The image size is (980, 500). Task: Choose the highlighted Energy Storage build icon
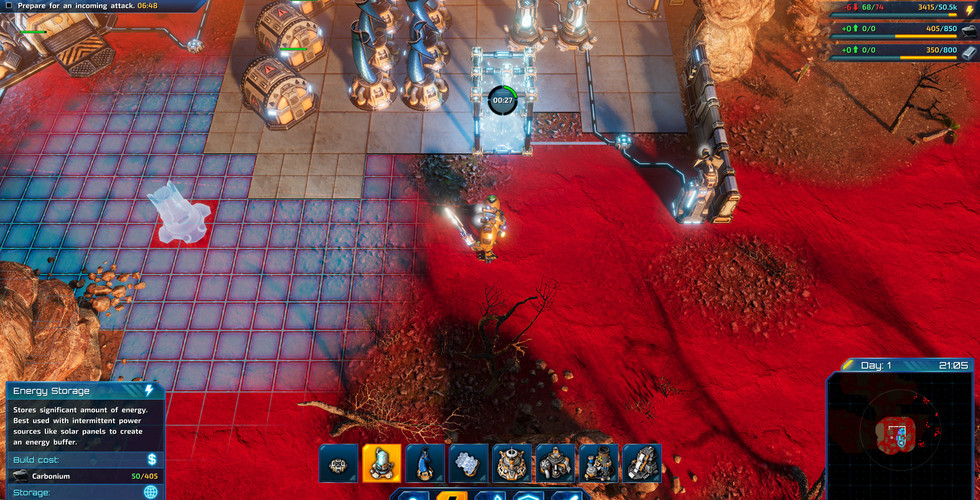(382, 463)
